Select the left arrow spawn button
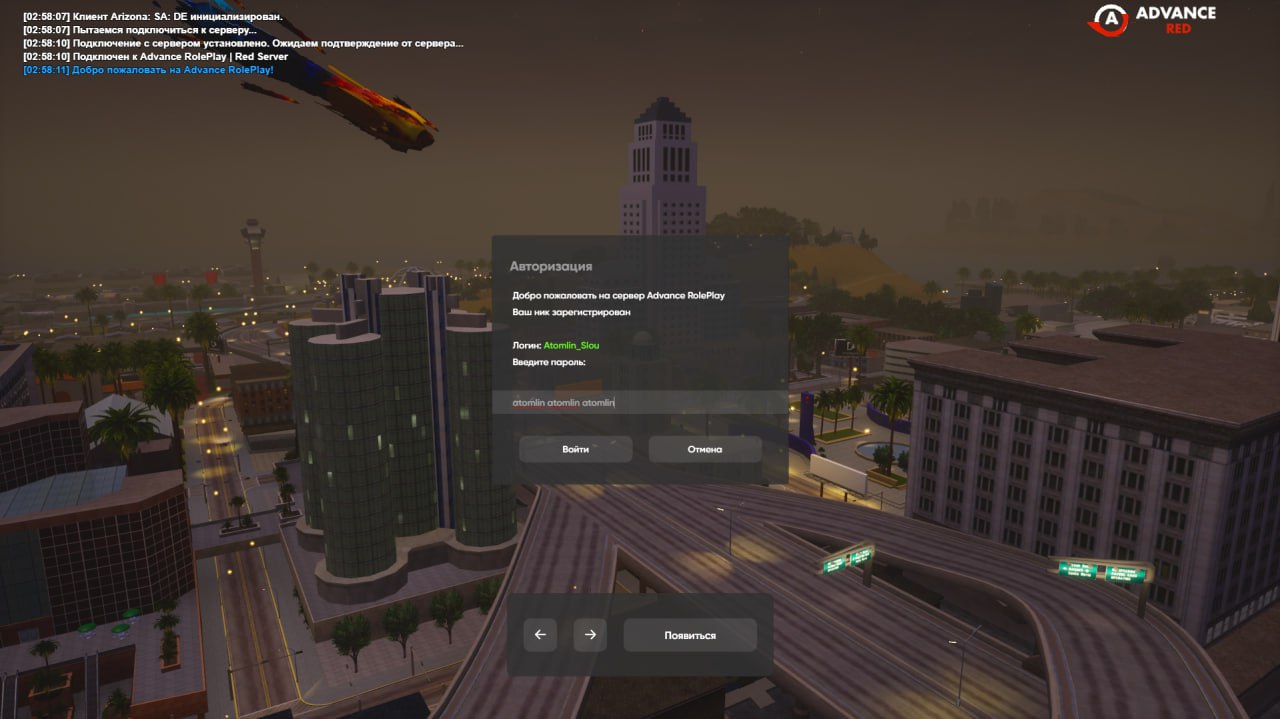 tap(540, 635)
